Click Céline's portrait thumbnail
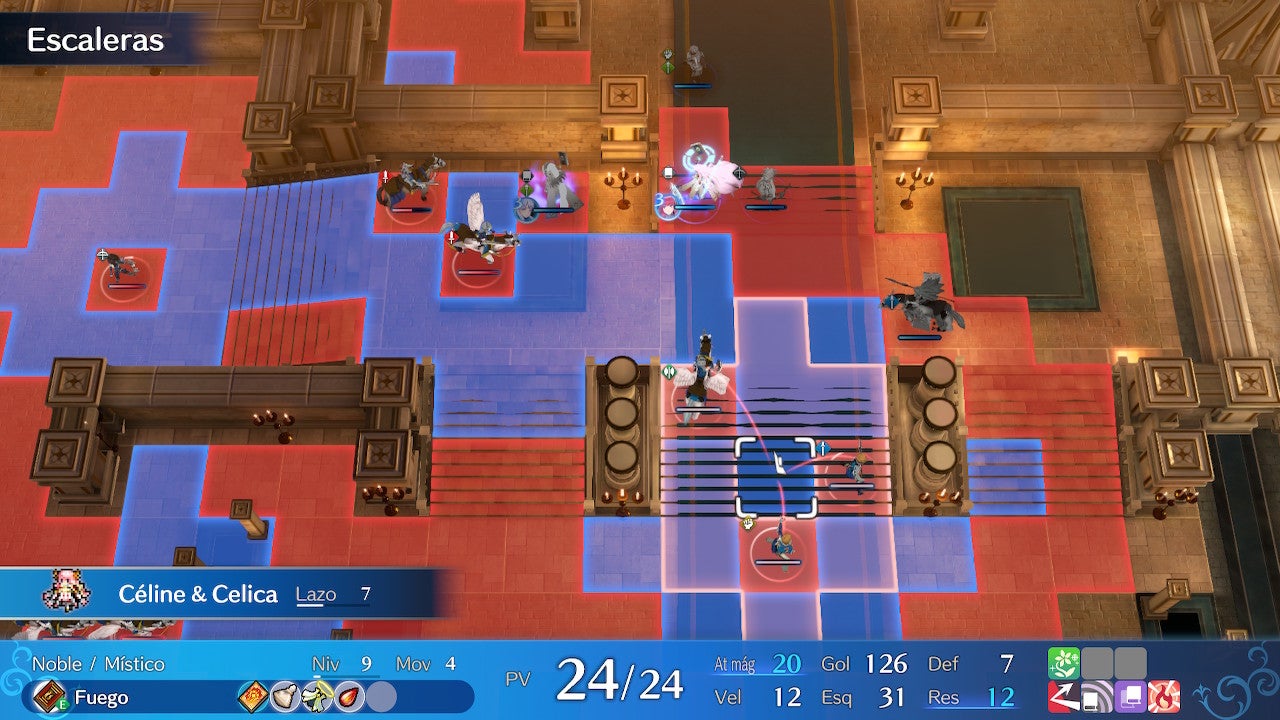1280x720 pixels. [x=67, y=592]
